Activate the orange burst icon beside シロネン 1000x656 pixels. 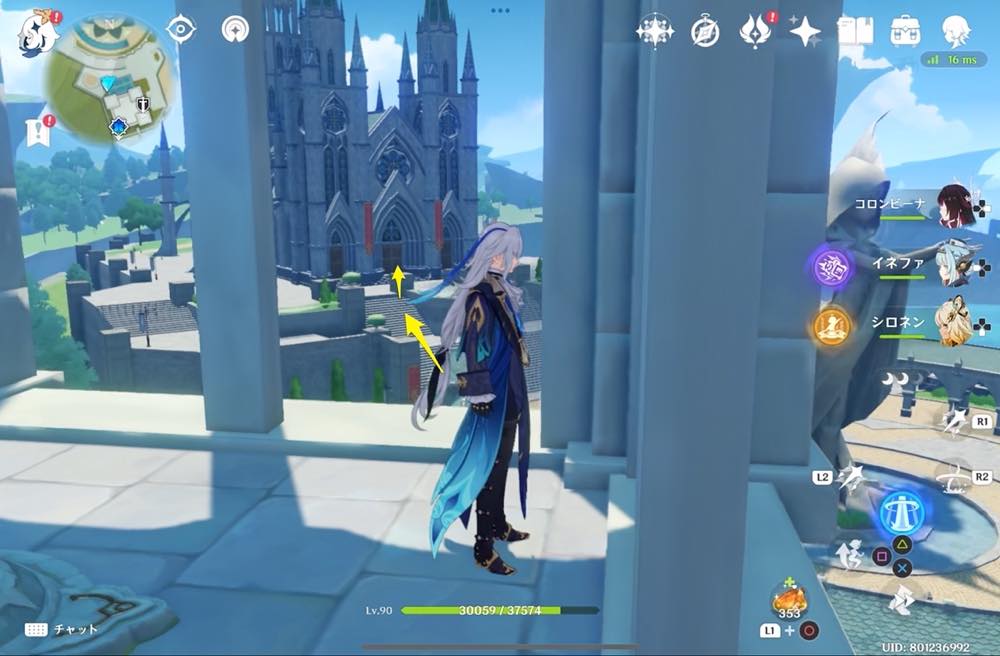(832, 325)
